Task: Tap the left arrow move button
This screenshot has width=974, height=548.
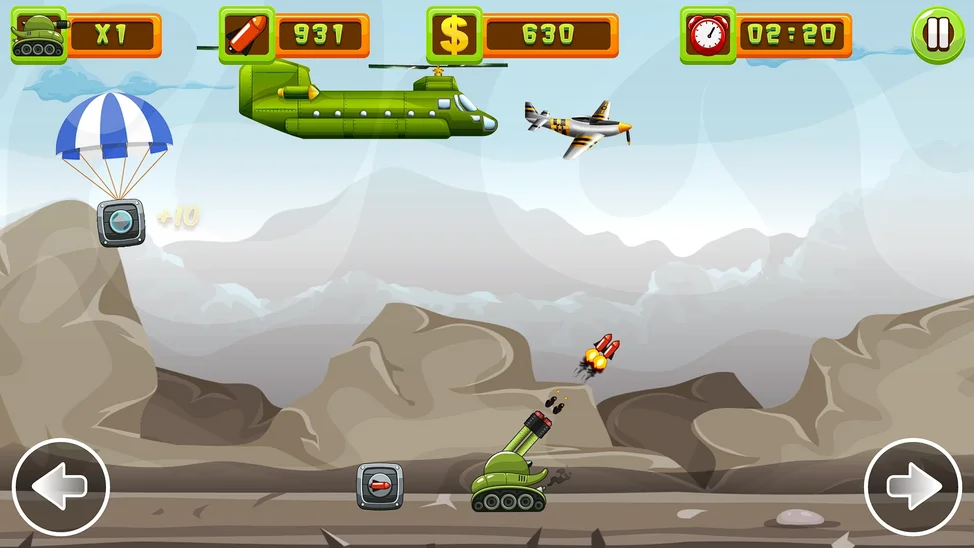Action: (x=60, y=487)
